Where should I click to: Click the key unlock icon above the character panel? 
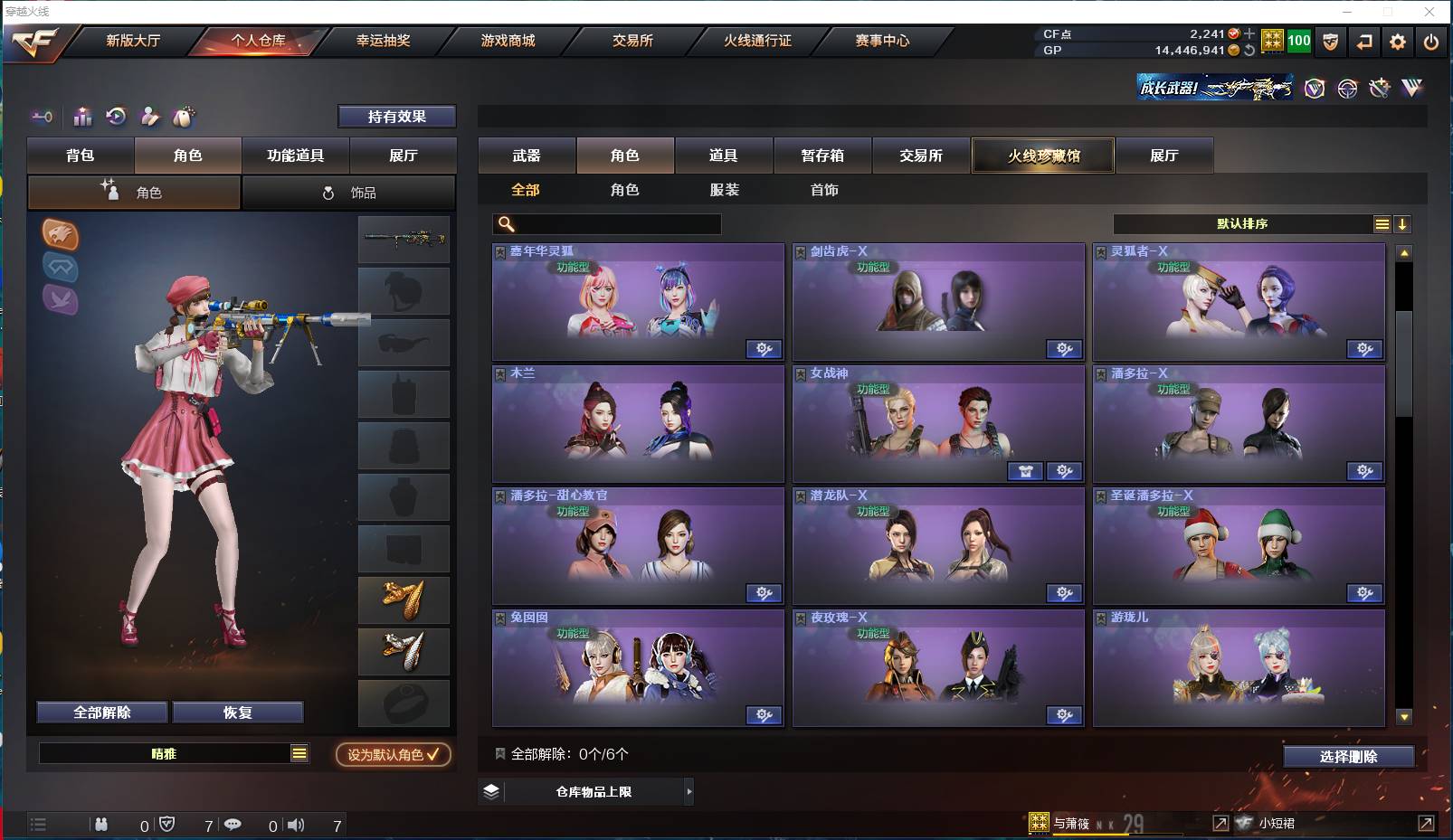pos(42,118)
